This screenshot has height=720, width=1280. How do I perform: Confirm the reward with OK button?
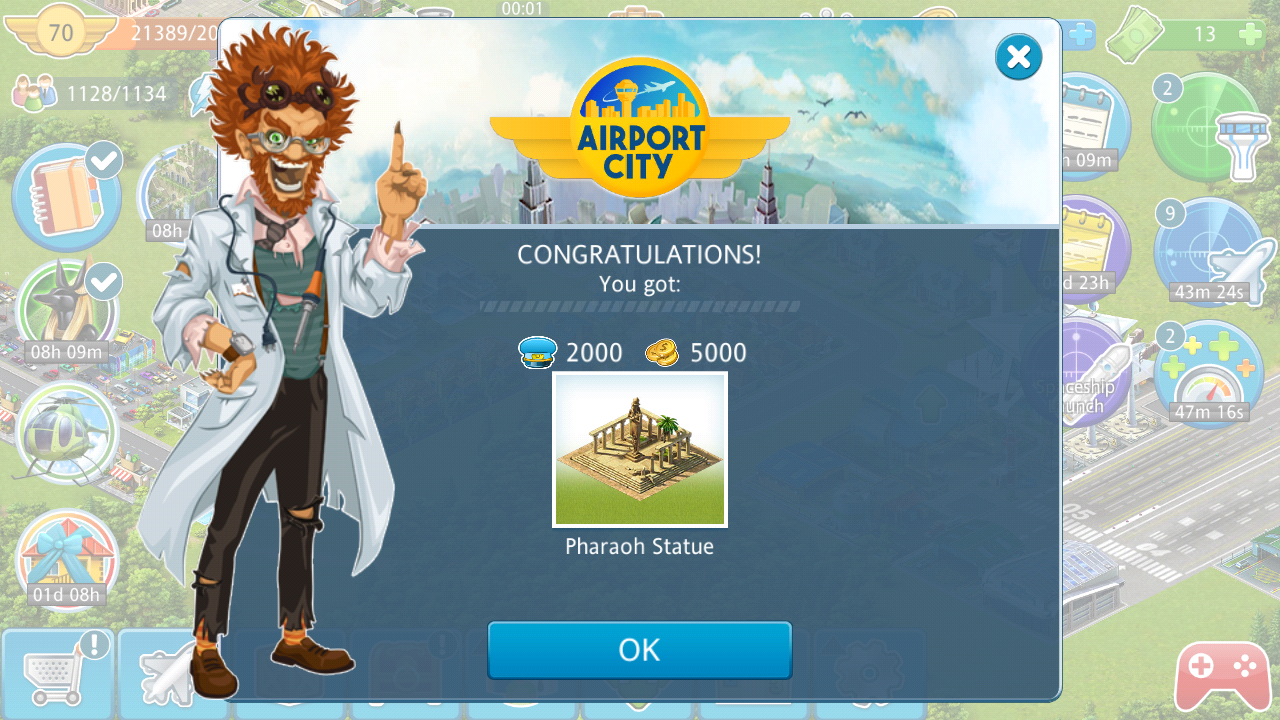(639, 650)
